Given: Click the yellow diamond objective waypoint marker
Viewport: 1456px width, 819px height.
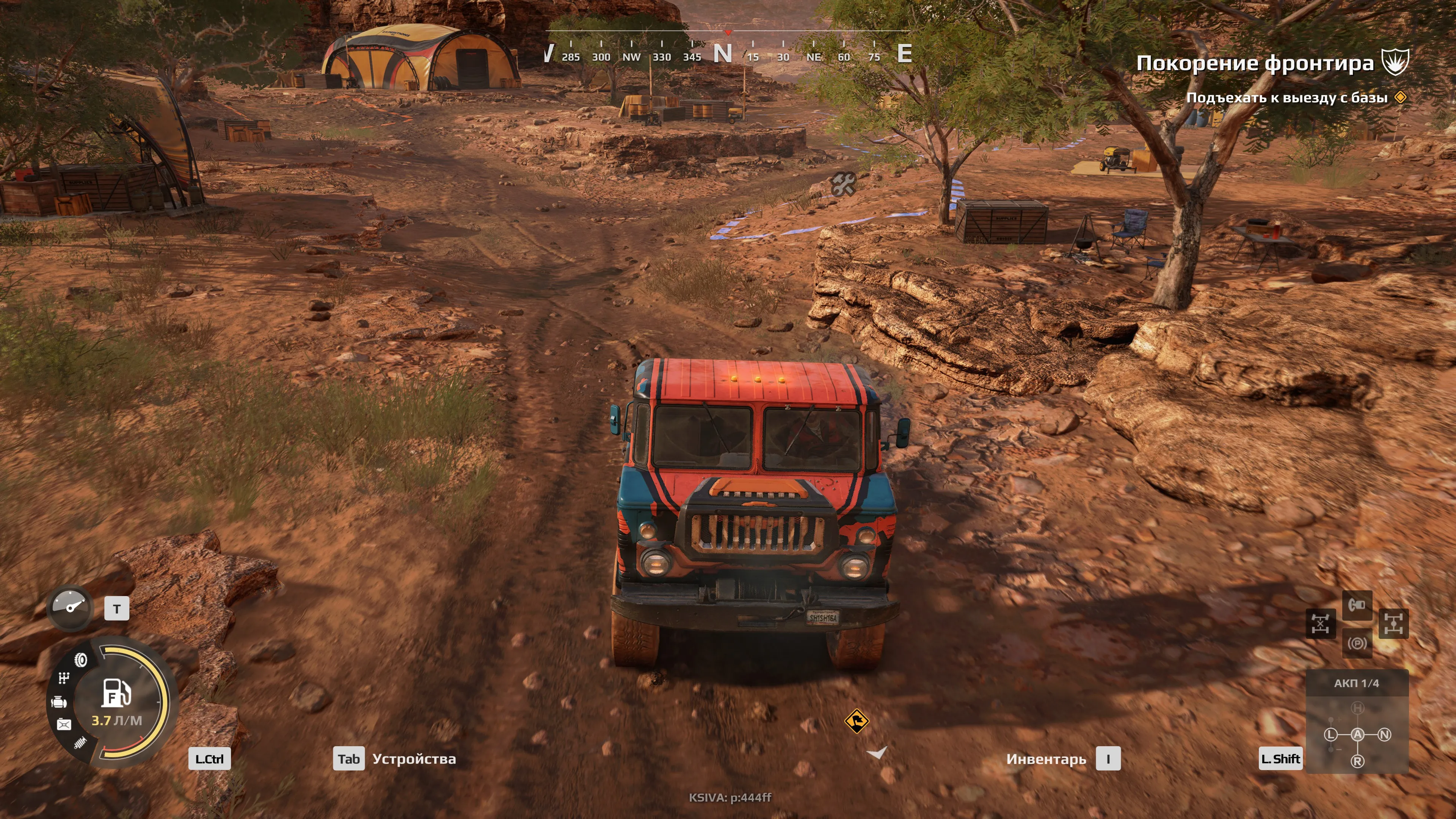Looking at the screenshot, I should coord(856,721).
